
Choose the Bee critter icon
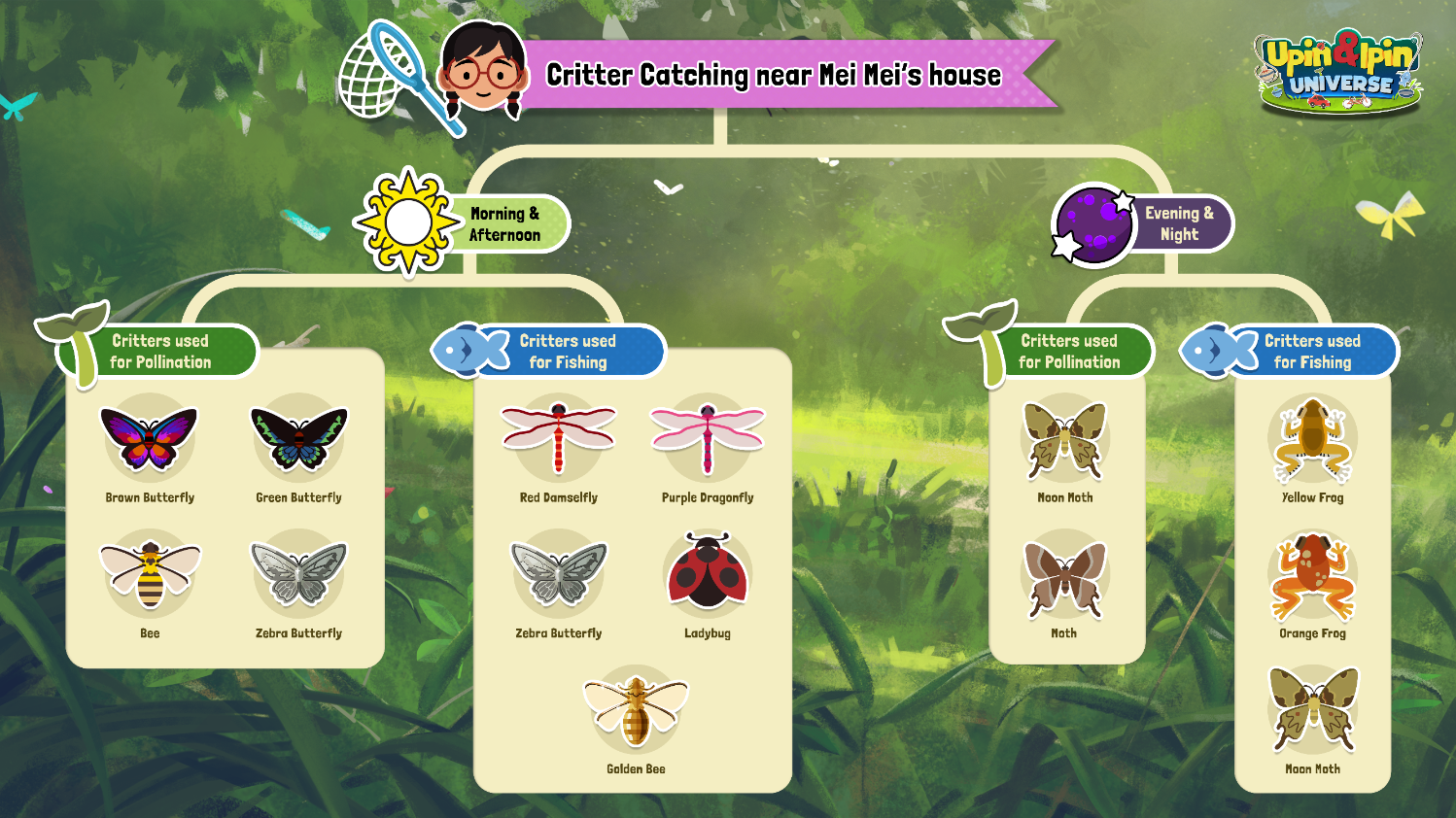(150, 574)
